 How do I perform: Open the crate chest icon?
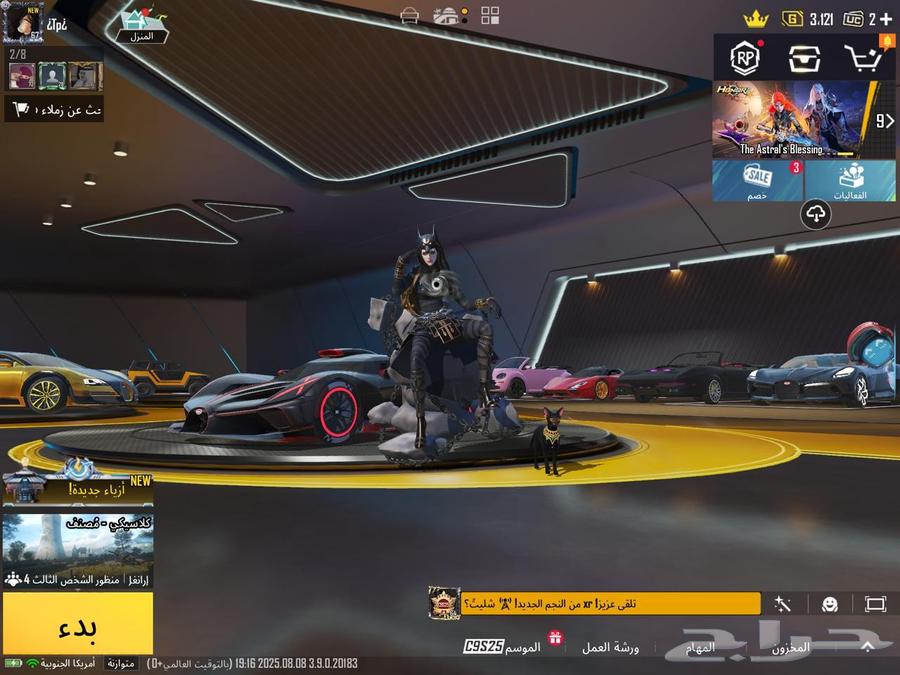[x=804, y=59]
